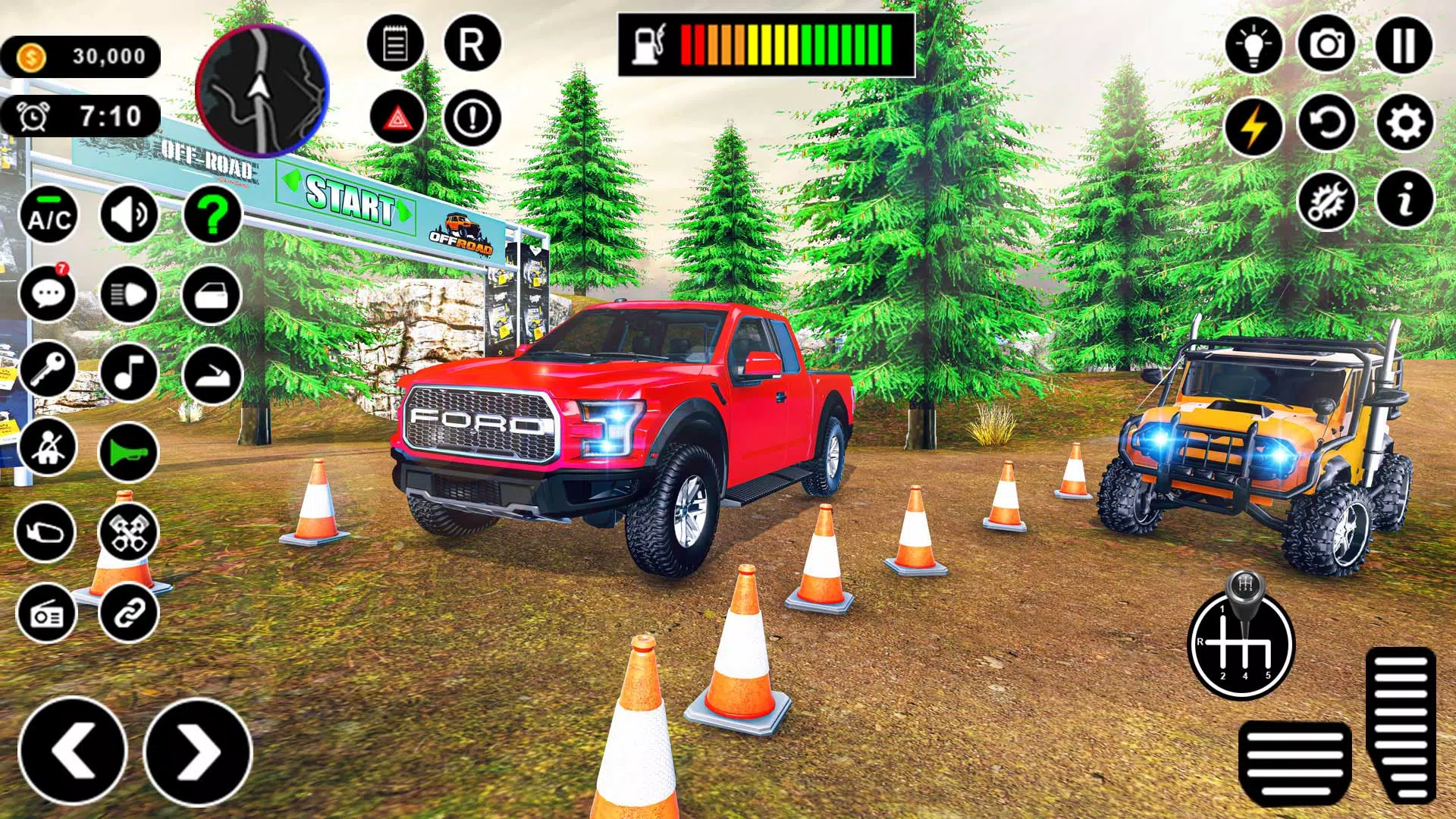Open the gear settings icon
The width and height of the screenshot is (1456, 819).
pyautogui.click(x=1404, y=123)
